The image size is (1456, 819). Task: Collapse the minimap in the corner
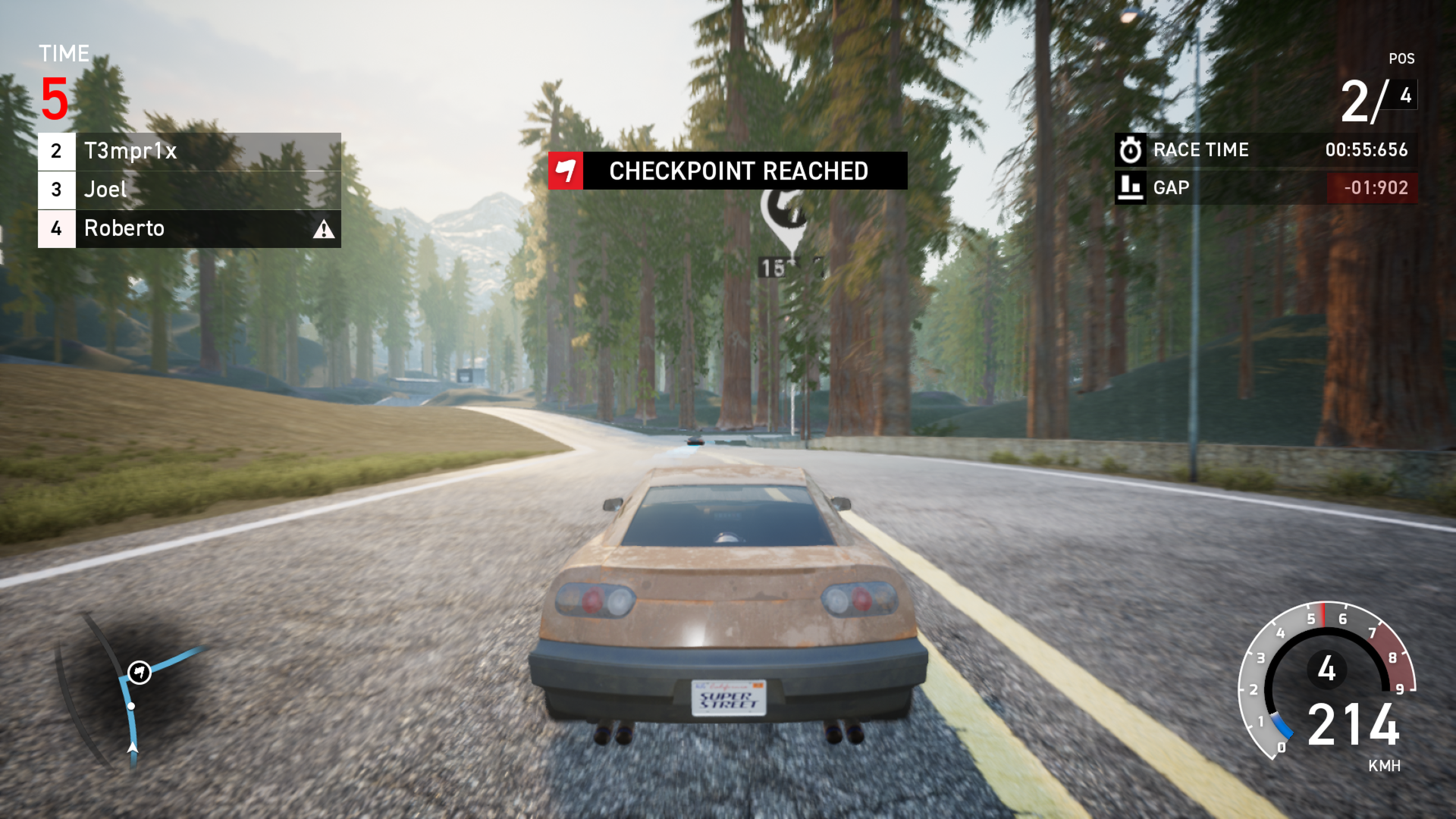tap(133, 705)
